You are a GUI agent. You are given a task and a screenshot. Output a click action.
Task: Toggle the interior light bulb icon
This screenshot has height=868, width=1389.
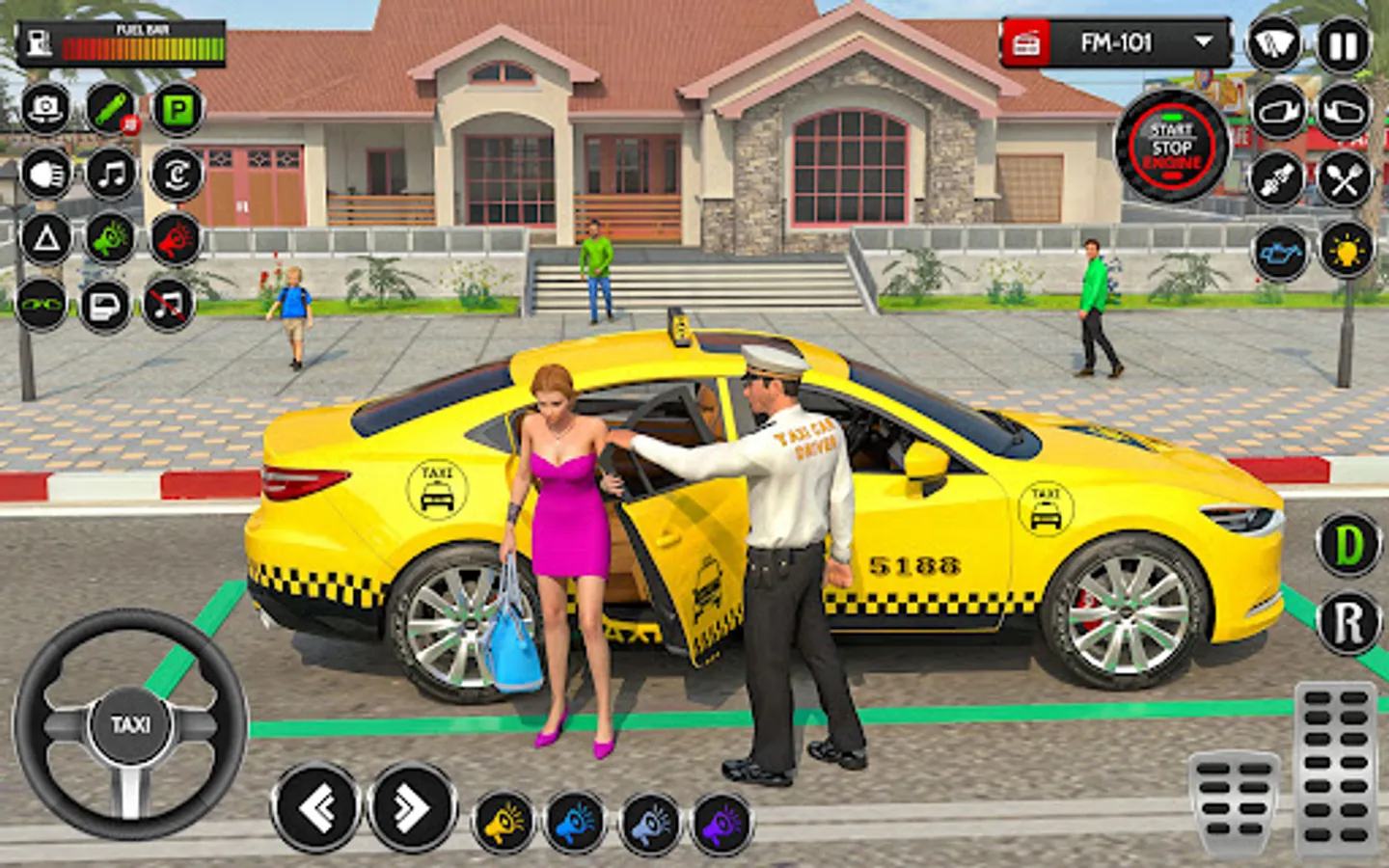click(1343, 253)
